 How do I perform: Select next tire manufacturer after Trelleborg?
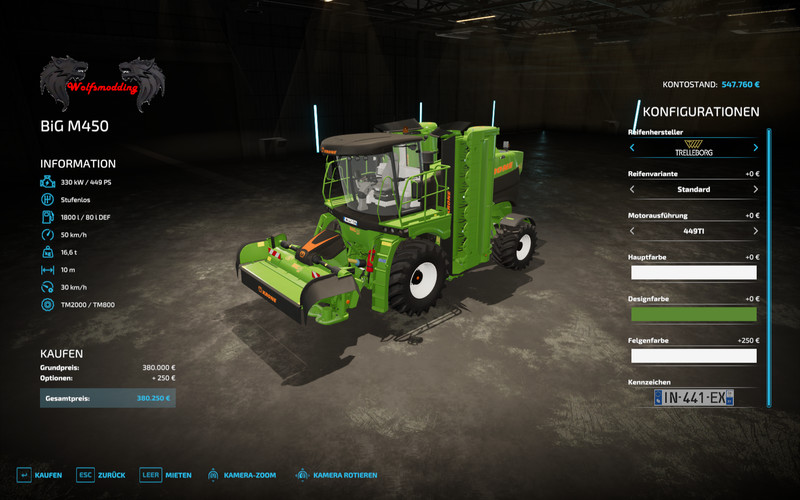755,148
